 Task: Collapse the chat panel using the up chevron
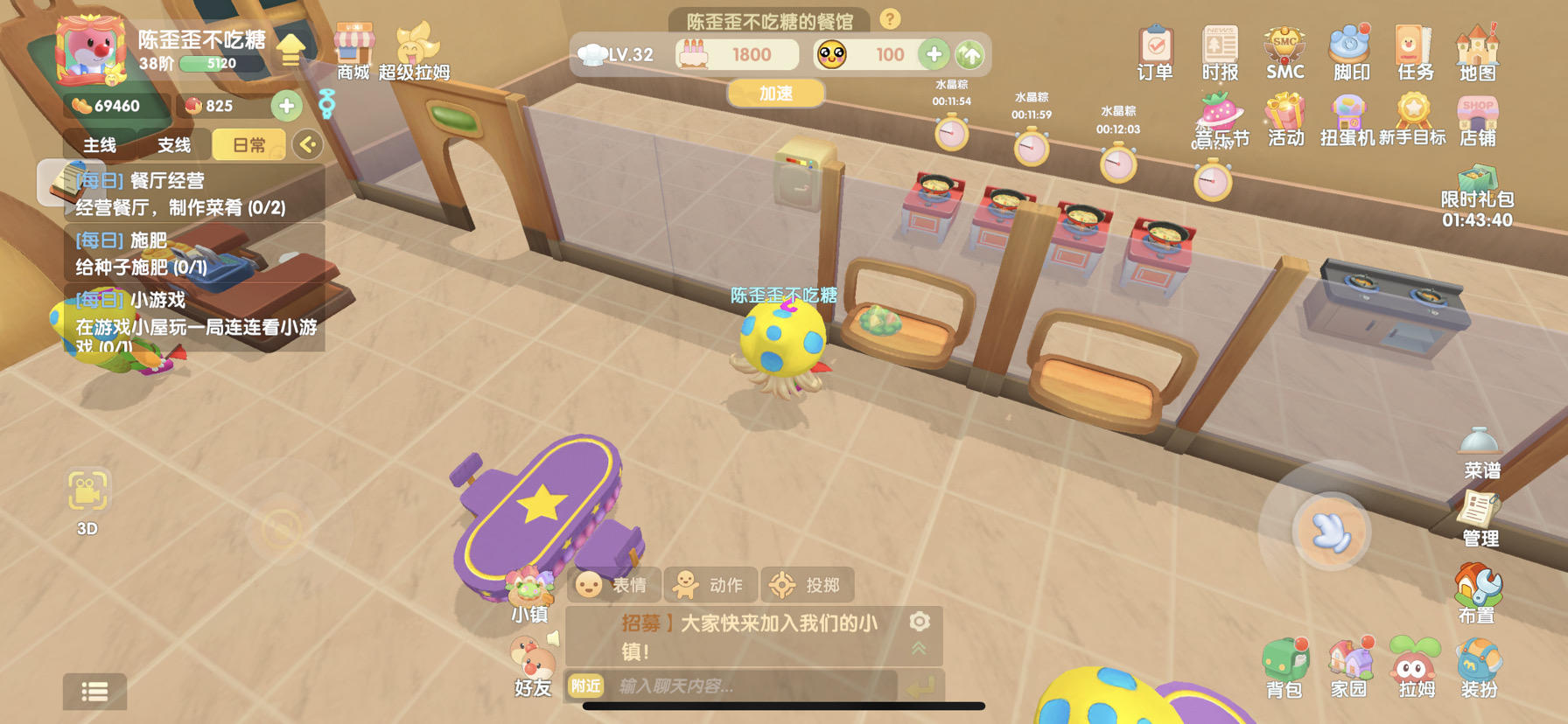918,647
